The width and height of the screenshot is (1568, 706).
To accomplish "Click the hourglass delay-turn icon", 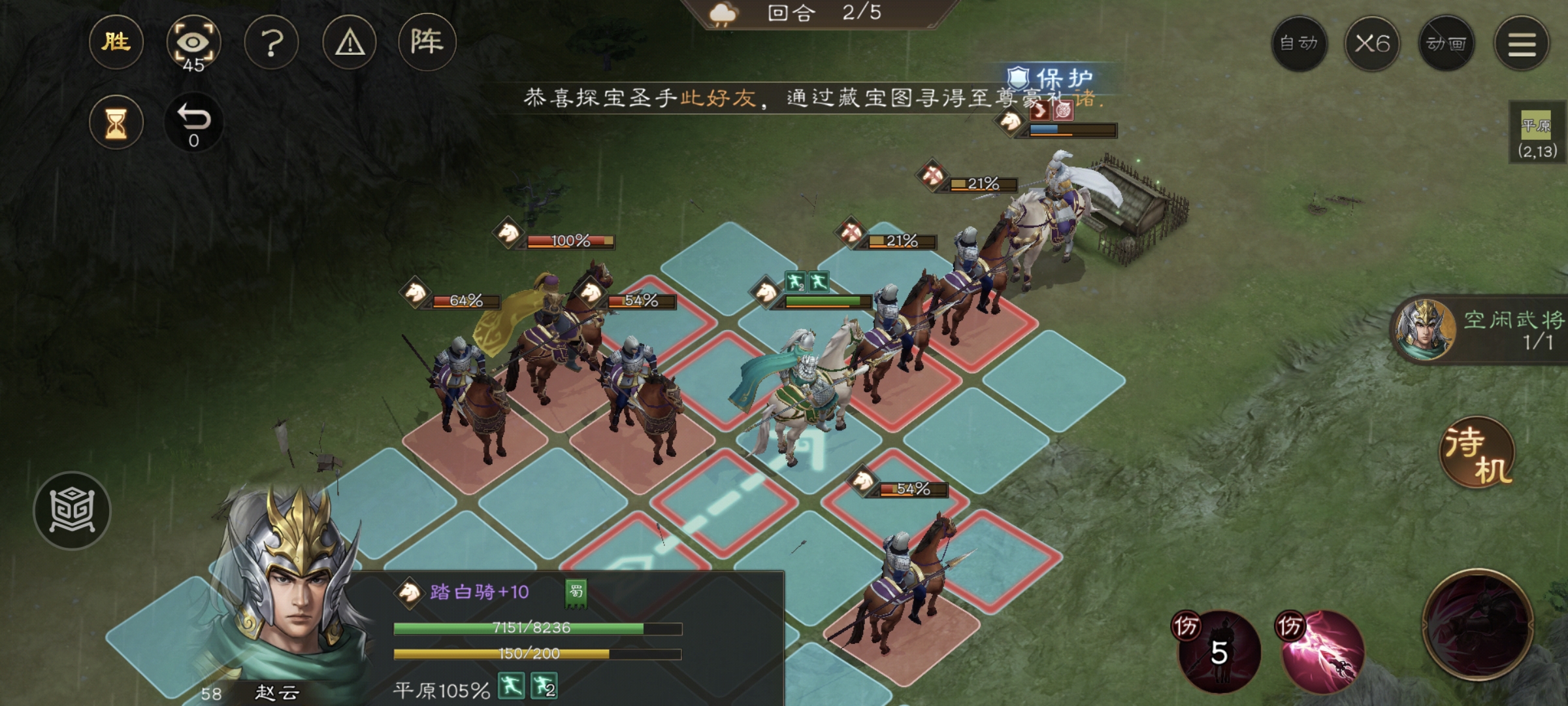I will pyautogui.click(x=116, y=120).
